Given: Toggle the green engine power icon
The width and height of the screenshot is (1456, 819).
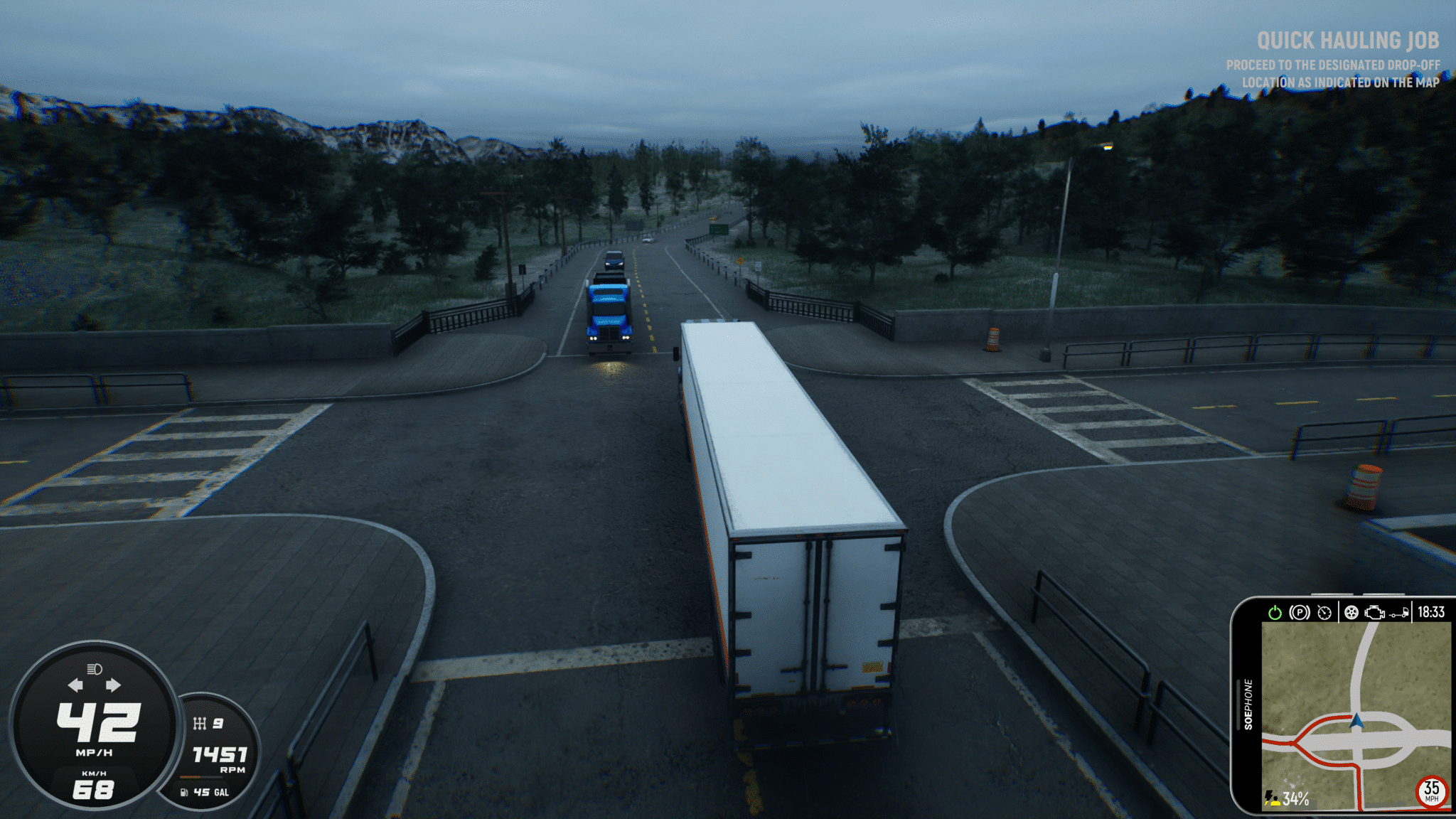Looking at the screenshot, I should point(1275,613).
